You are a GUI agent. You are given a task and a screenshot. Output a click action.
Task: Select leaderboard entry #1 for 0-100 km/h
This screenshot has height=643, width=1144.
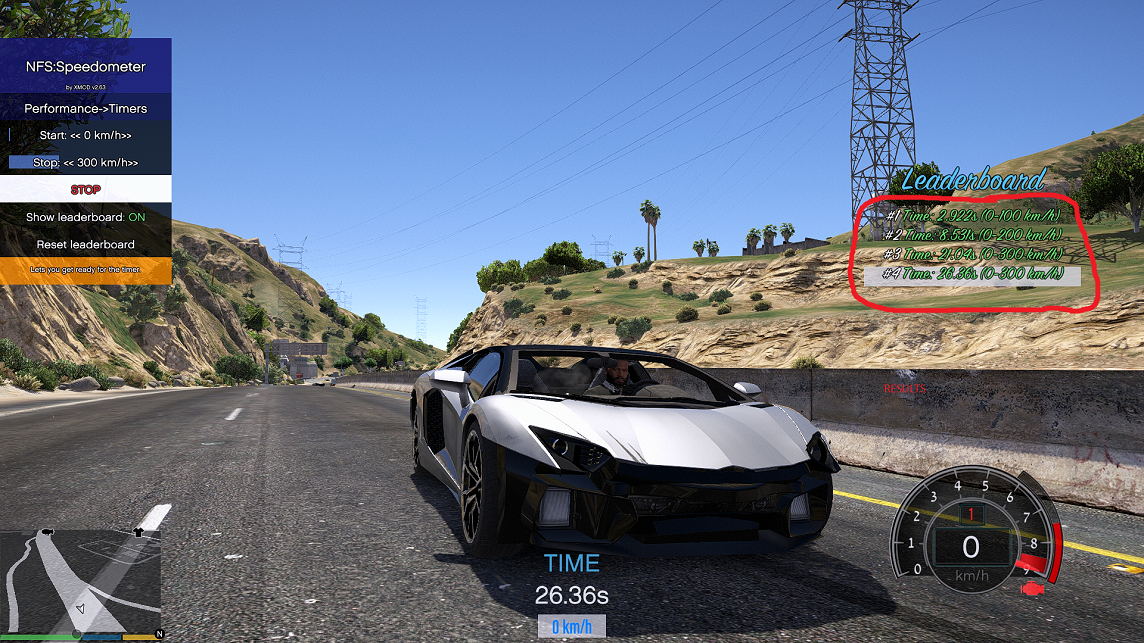click(972, 214)
